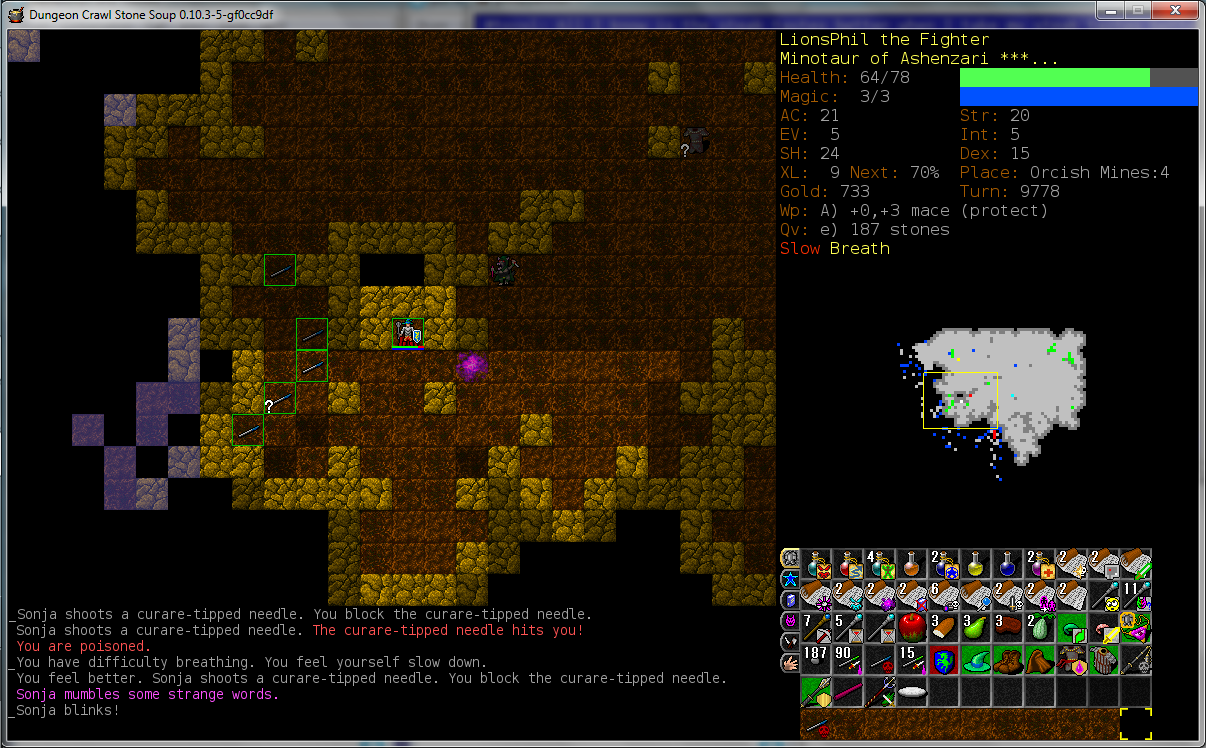Screen dimensions: 1206x748
Task: Open the blue star tab
Action: 790,579
